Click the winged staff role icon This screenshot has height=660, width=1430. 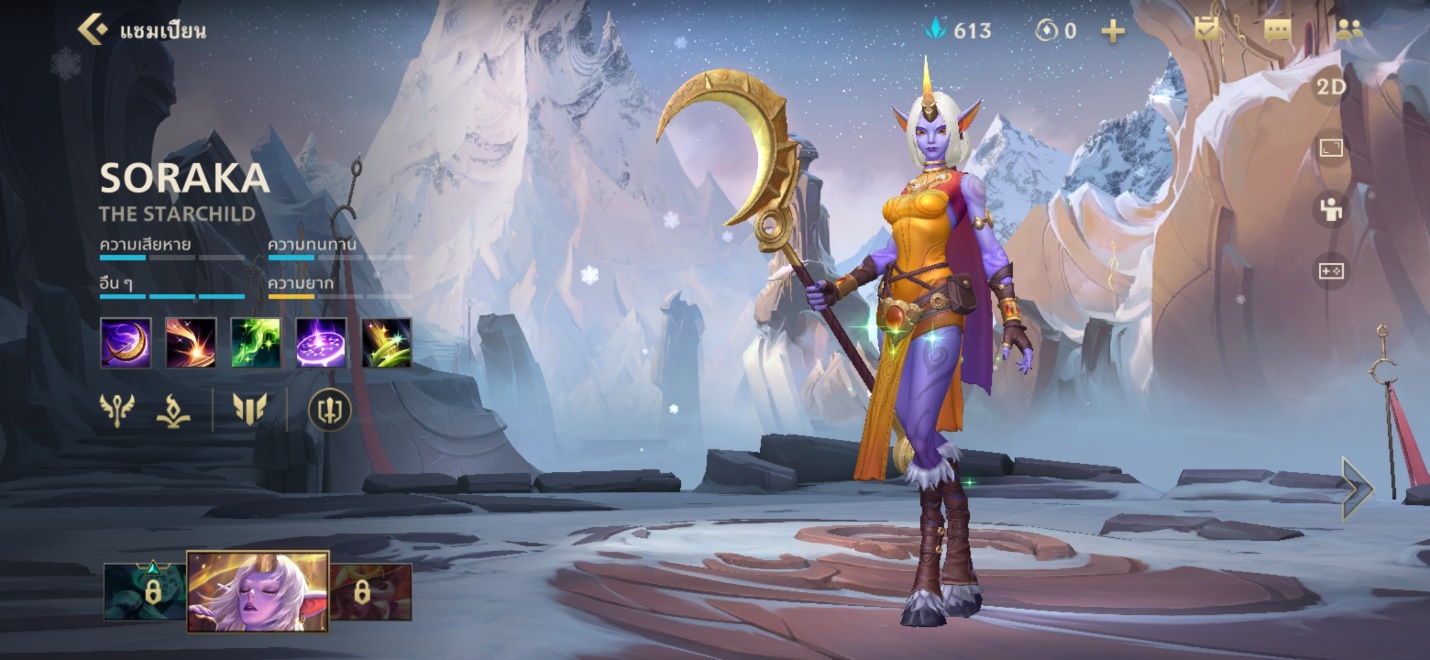(117, 410)
